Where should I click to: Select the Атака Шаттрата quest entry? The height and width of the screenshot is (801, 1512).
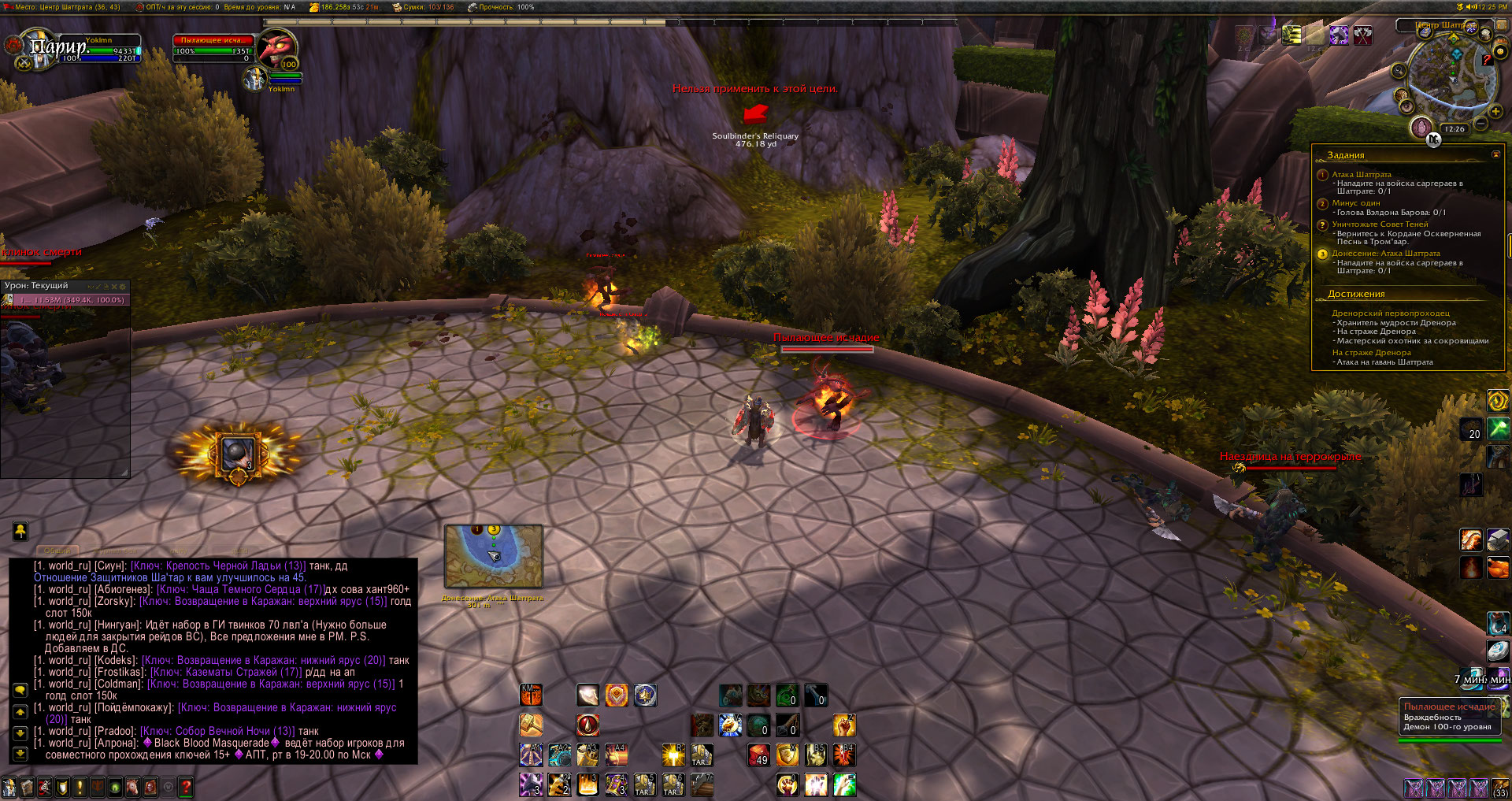1361,175
